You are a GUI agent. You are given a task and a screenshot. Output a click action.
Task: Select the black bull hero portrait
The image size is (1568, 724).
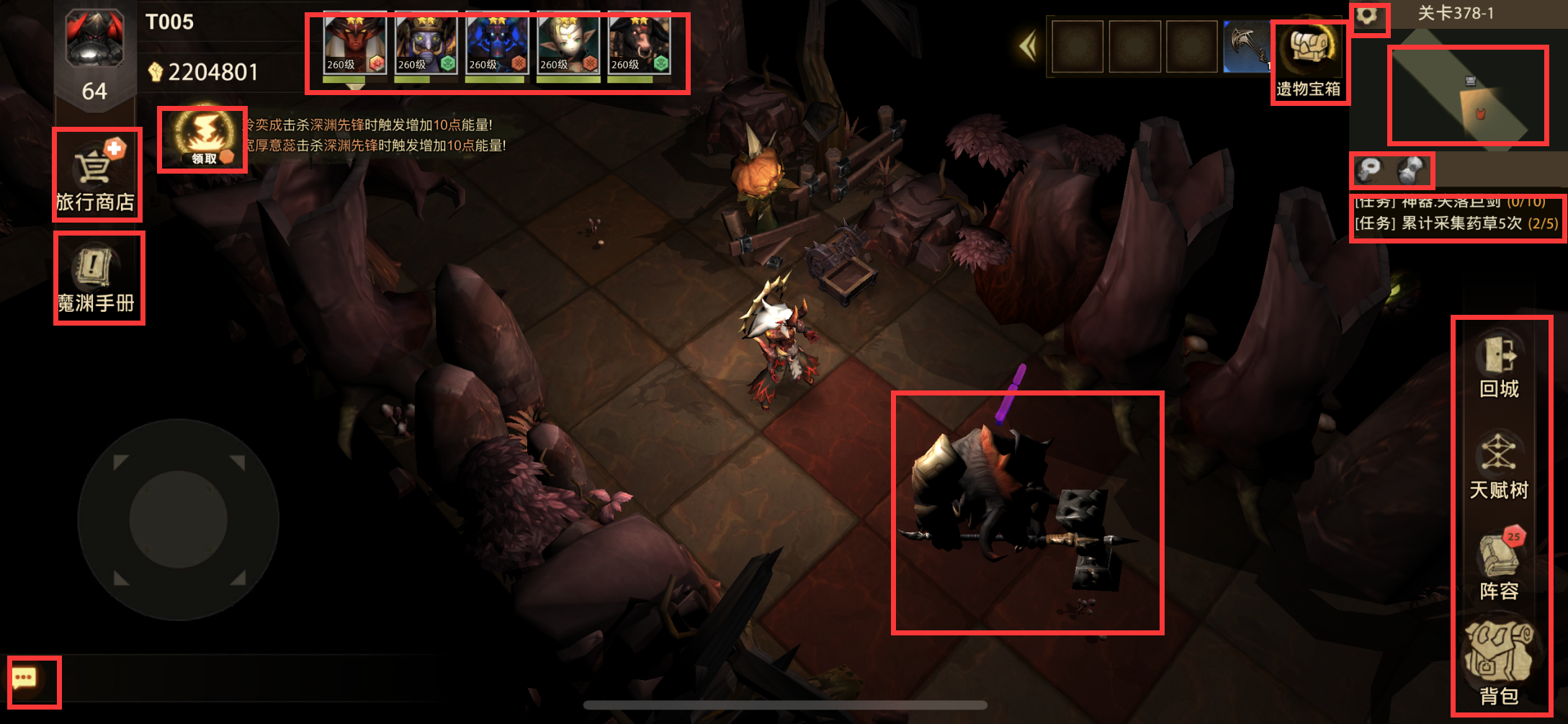(639, 45)
